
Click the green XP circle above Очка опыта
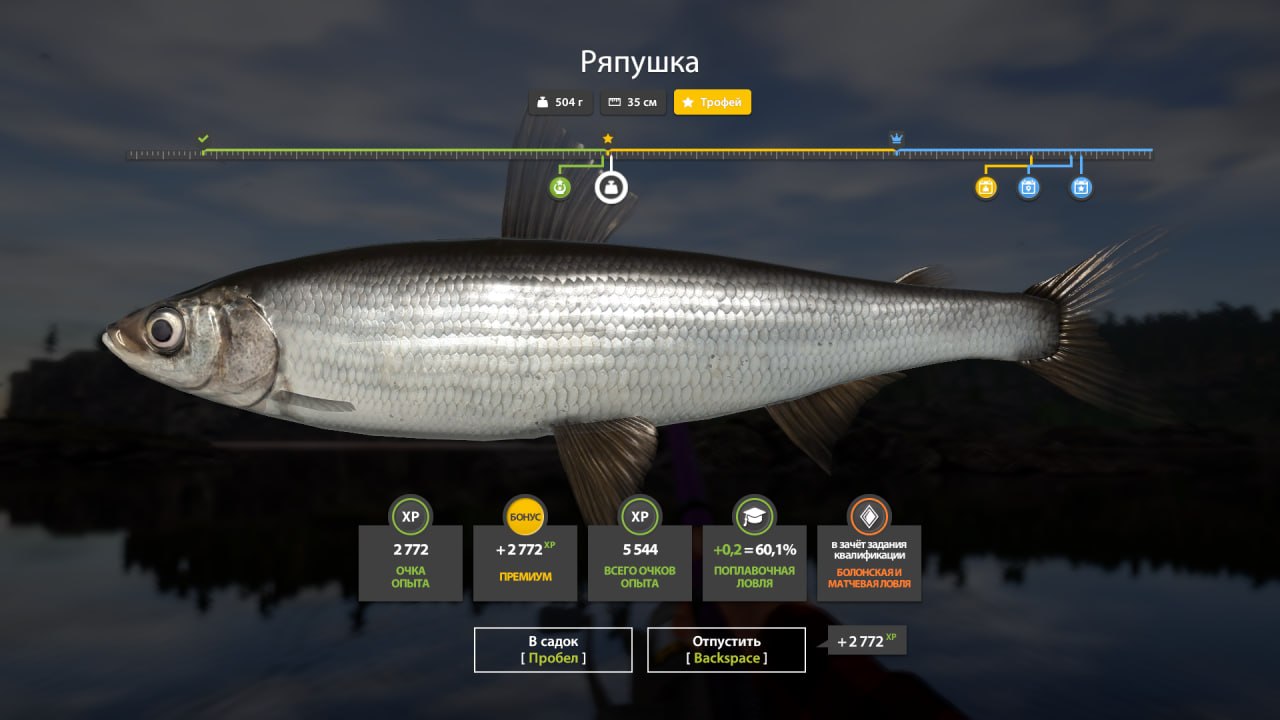tap(410, 518)
